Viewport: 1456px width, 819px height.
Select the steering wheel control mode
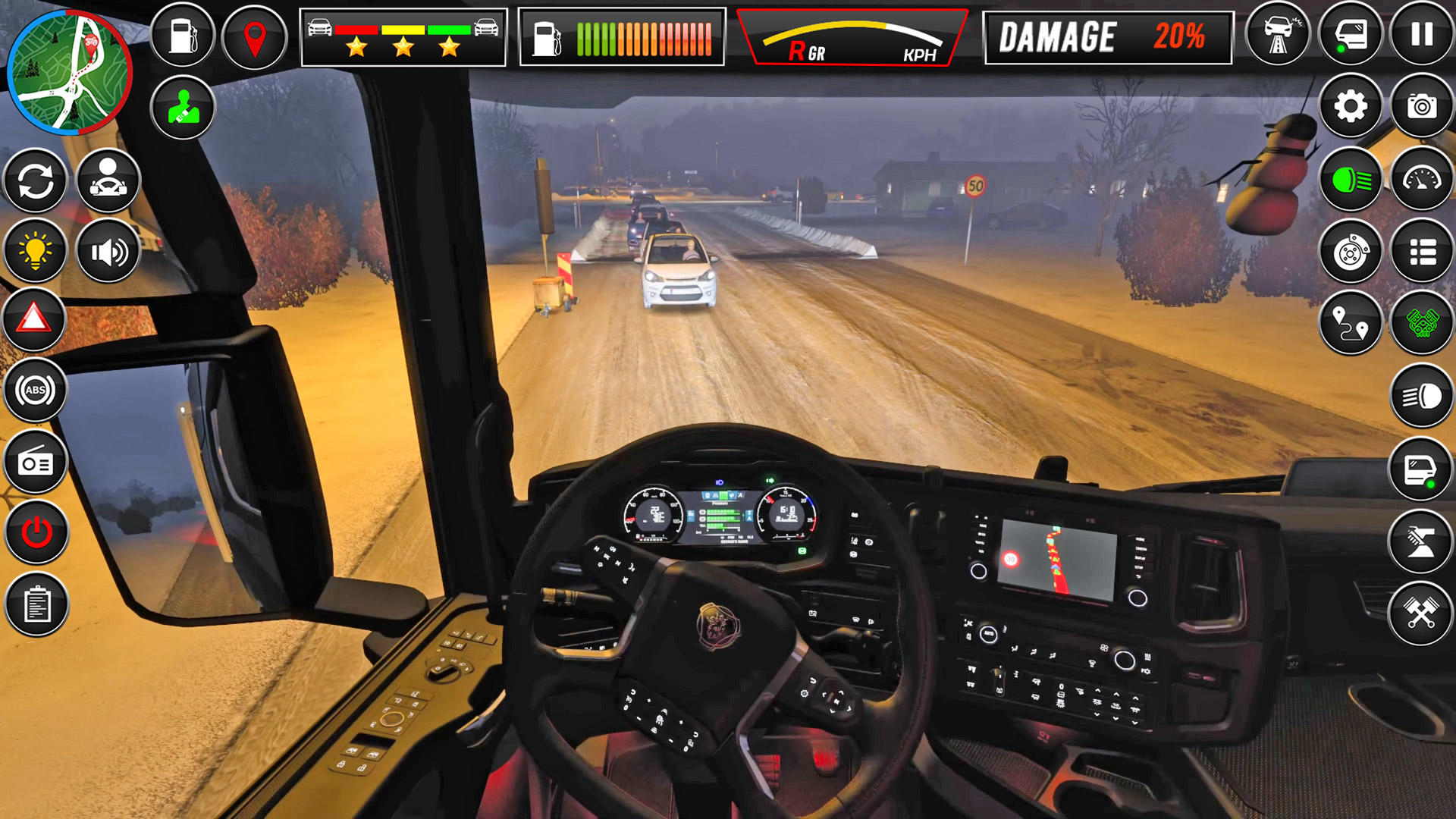(x=108, y=179)
